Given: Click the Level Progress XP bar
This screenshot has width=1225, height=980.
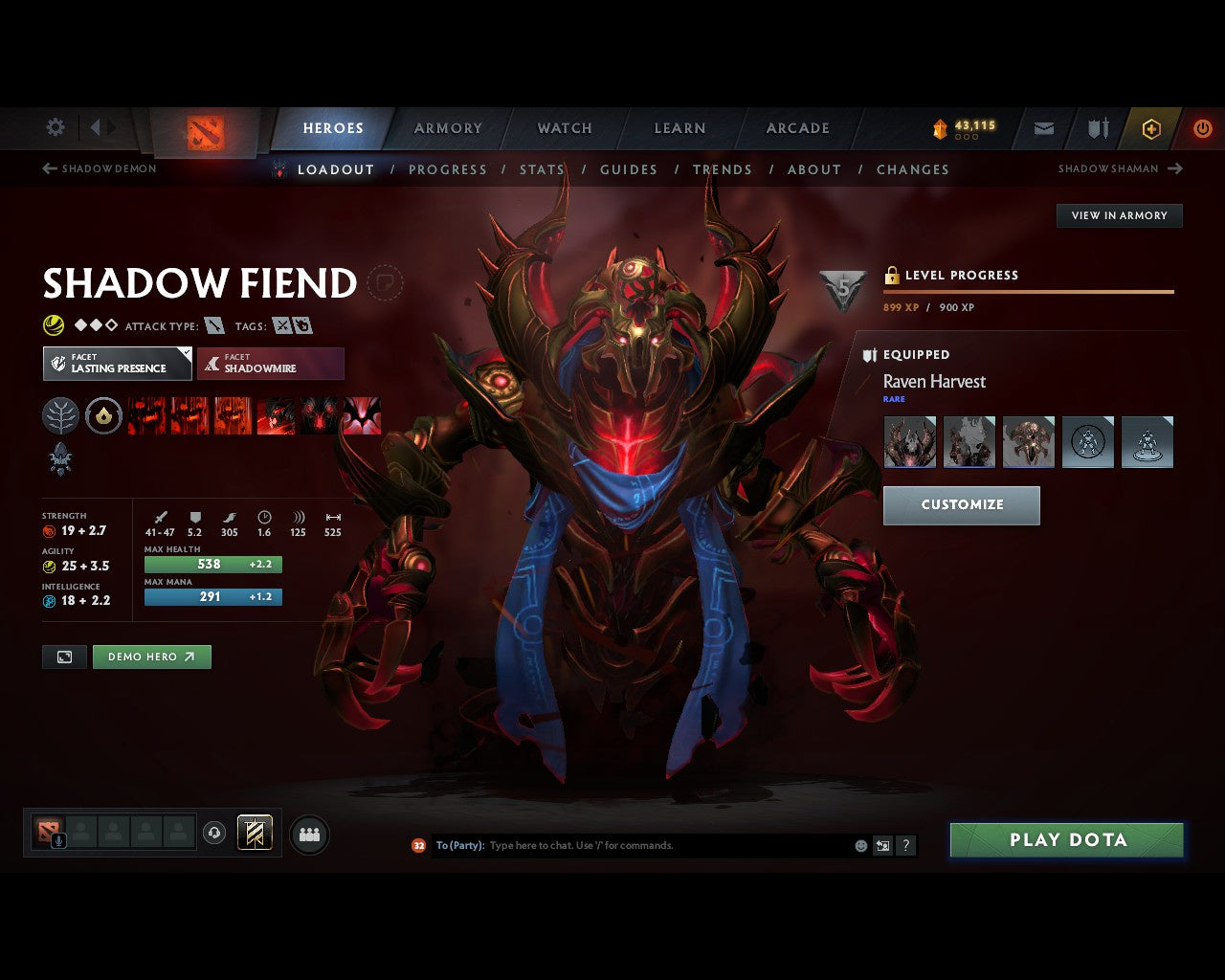Looking at the screenshot, I should [1028, 291].
